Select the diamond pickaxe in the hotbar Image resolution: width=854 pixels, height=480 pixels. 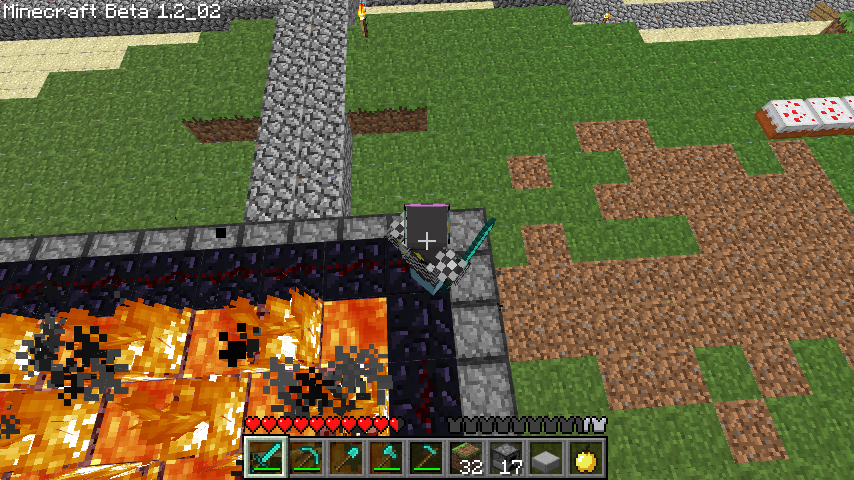[x=305, y=458]
